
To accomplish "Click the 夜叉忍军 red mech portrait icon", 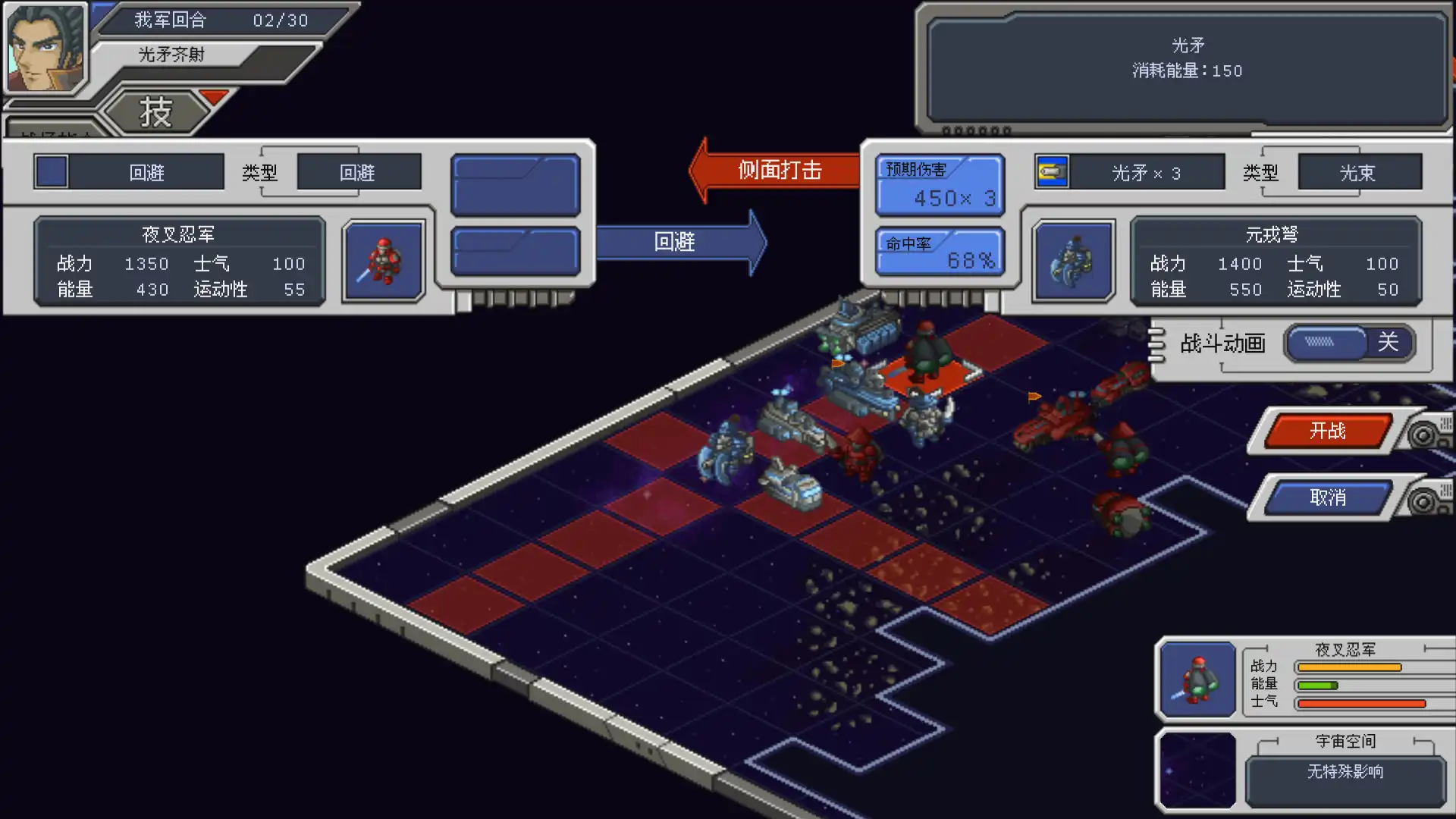I will click(x=383, y=260).
